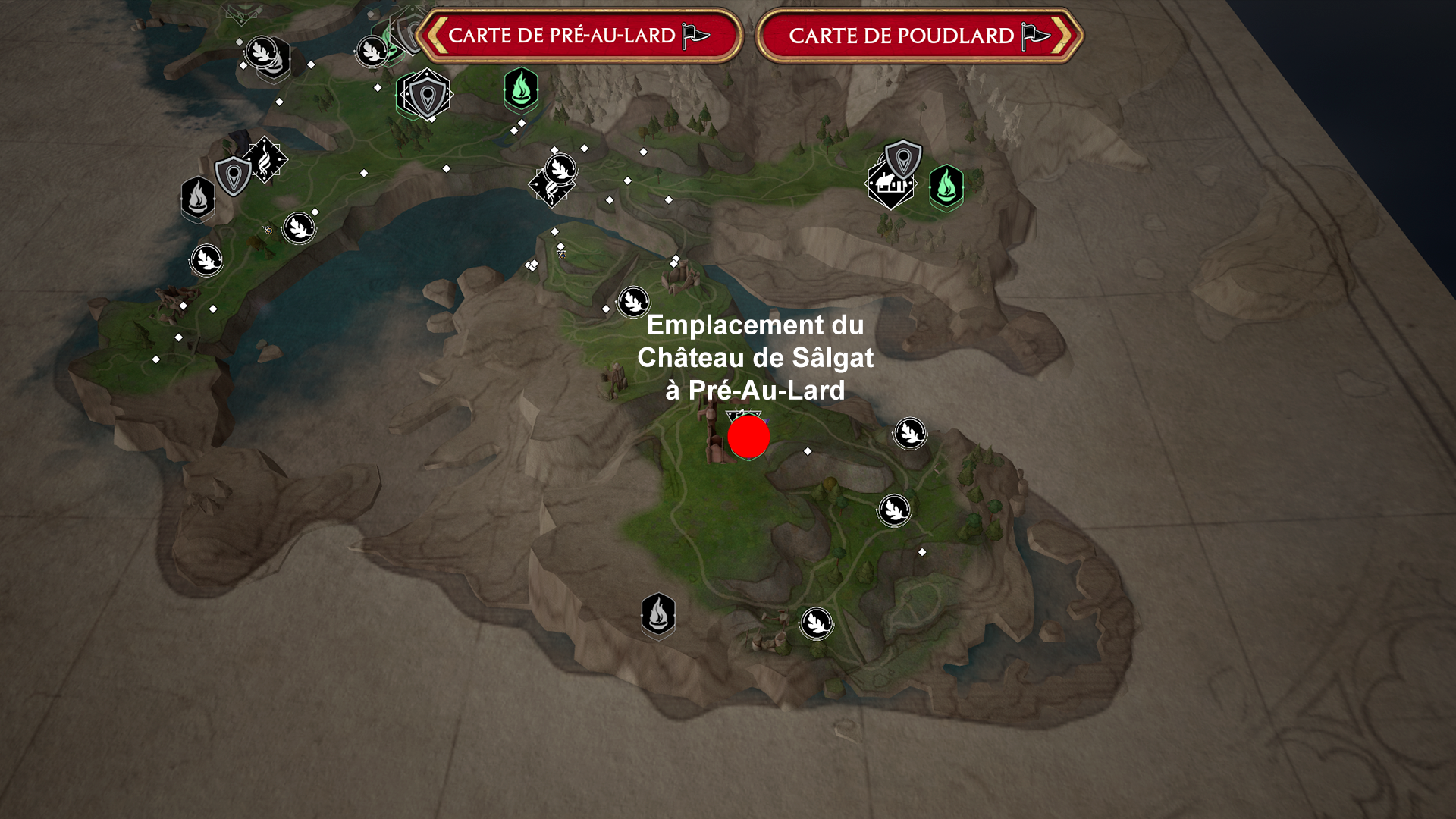Viewport: 1456px width, 819px height.
Task: Select the leaf icon on the western shoreline
Action: (206, 260)
